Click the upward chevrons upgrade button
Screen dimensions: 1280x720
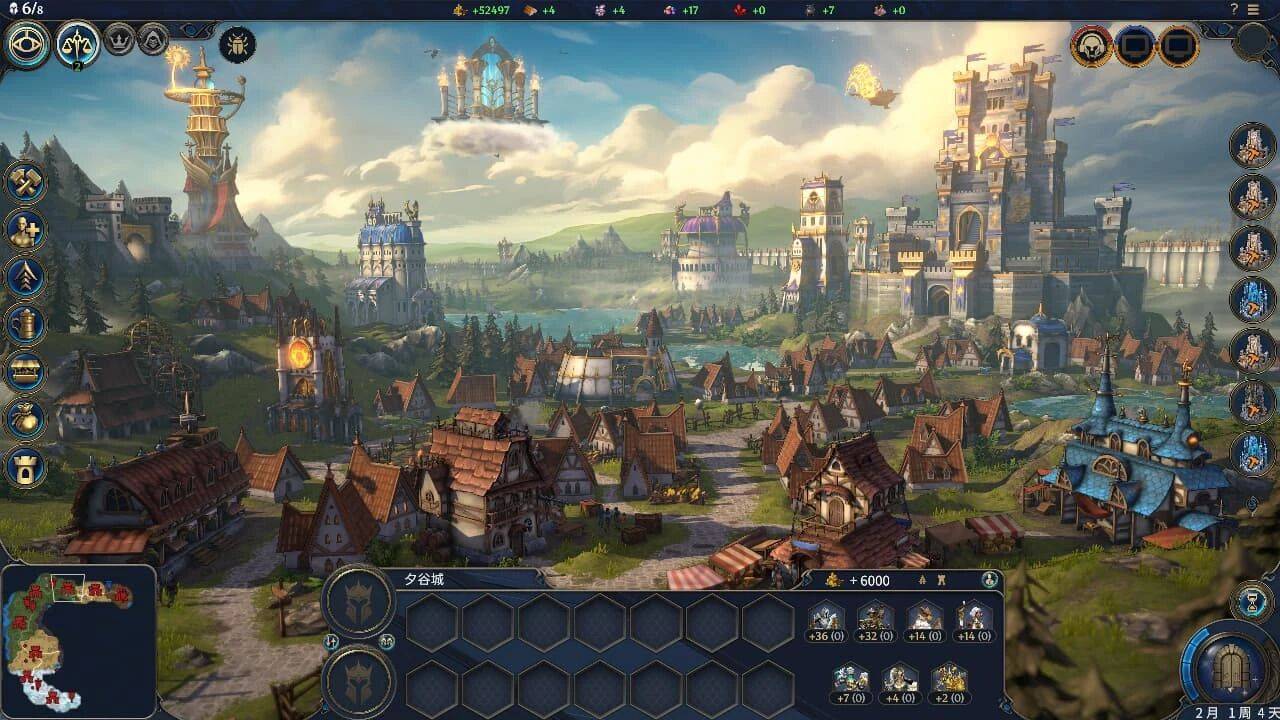click(x=26, y=277)
